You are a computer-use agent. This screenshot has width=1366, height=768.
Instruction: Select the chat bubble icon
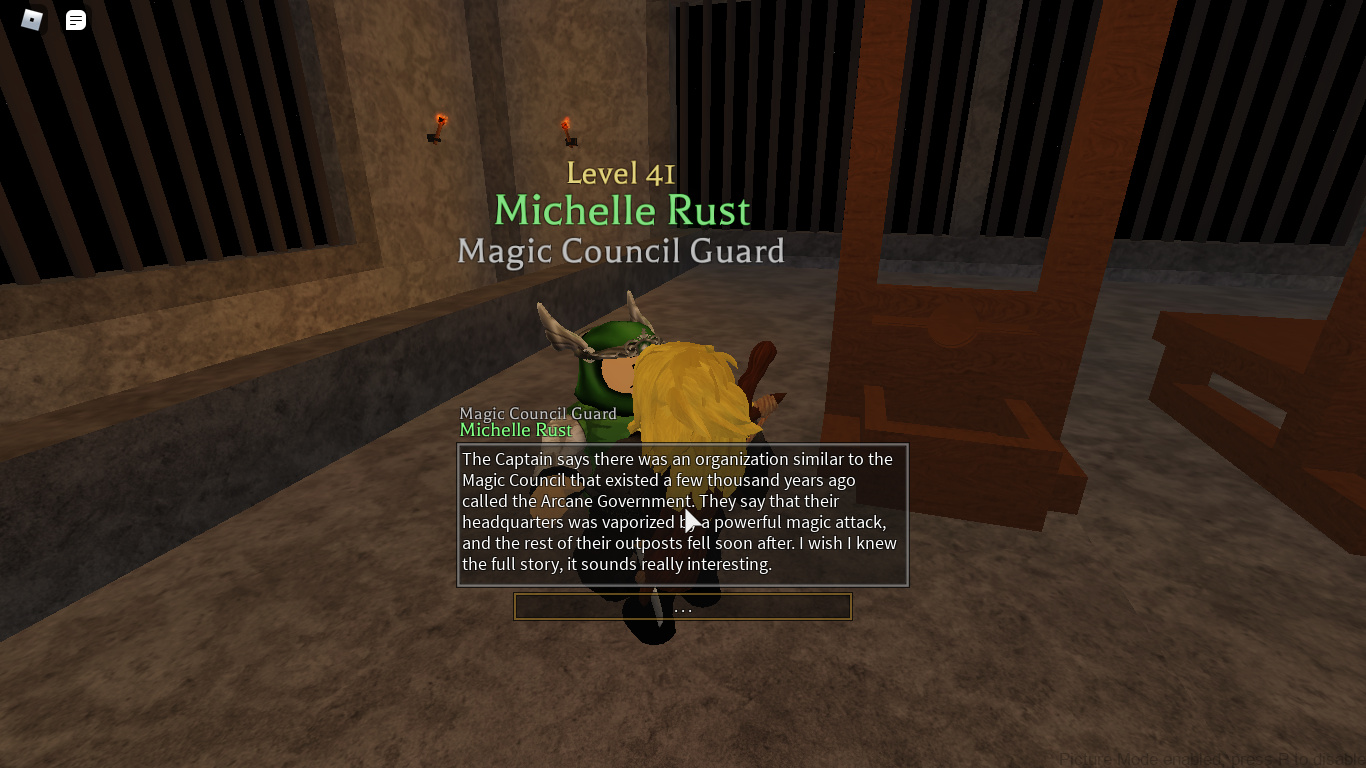point(75,20)
